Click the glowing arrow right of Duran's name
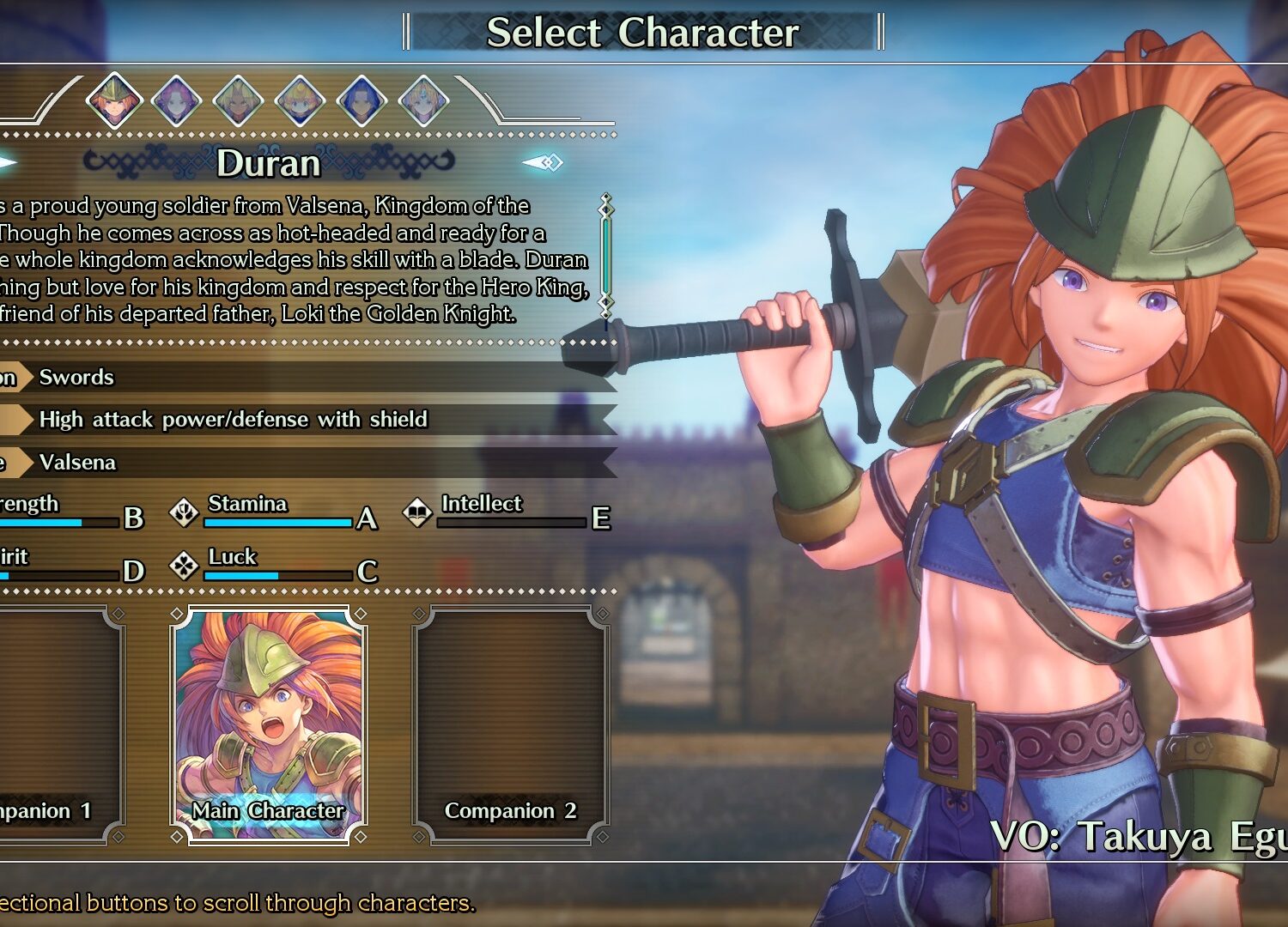Viewport: 1288px width, 927px height. click(x=543, y=162)
